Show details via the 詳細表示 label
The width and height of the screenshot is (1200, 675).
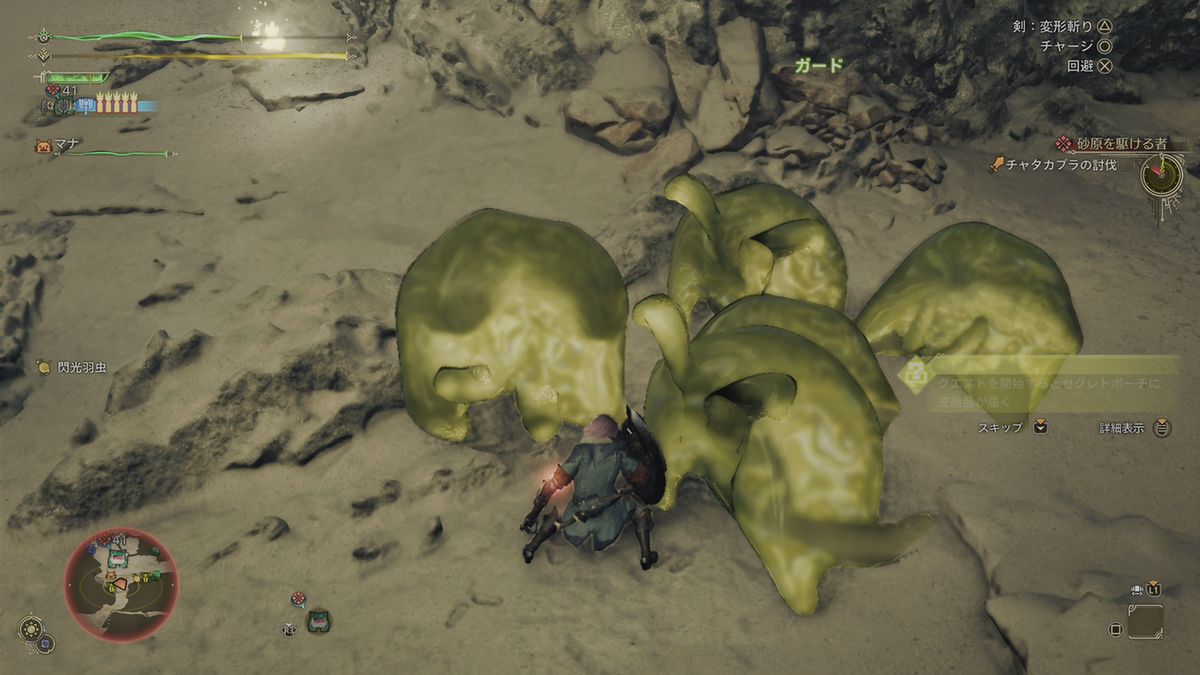[1120, 427]
